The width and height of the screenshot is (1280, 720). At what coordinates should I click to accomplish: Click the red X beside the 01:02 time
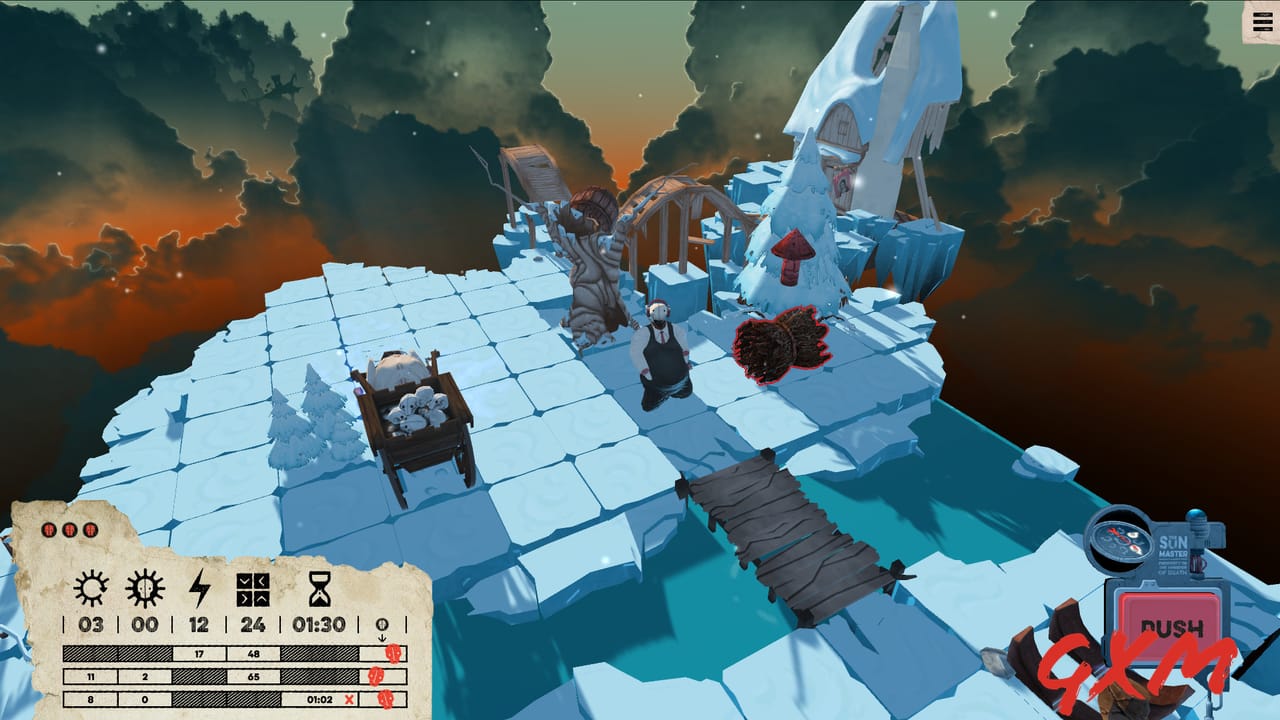pyautogui.click(x=349, y=697)
